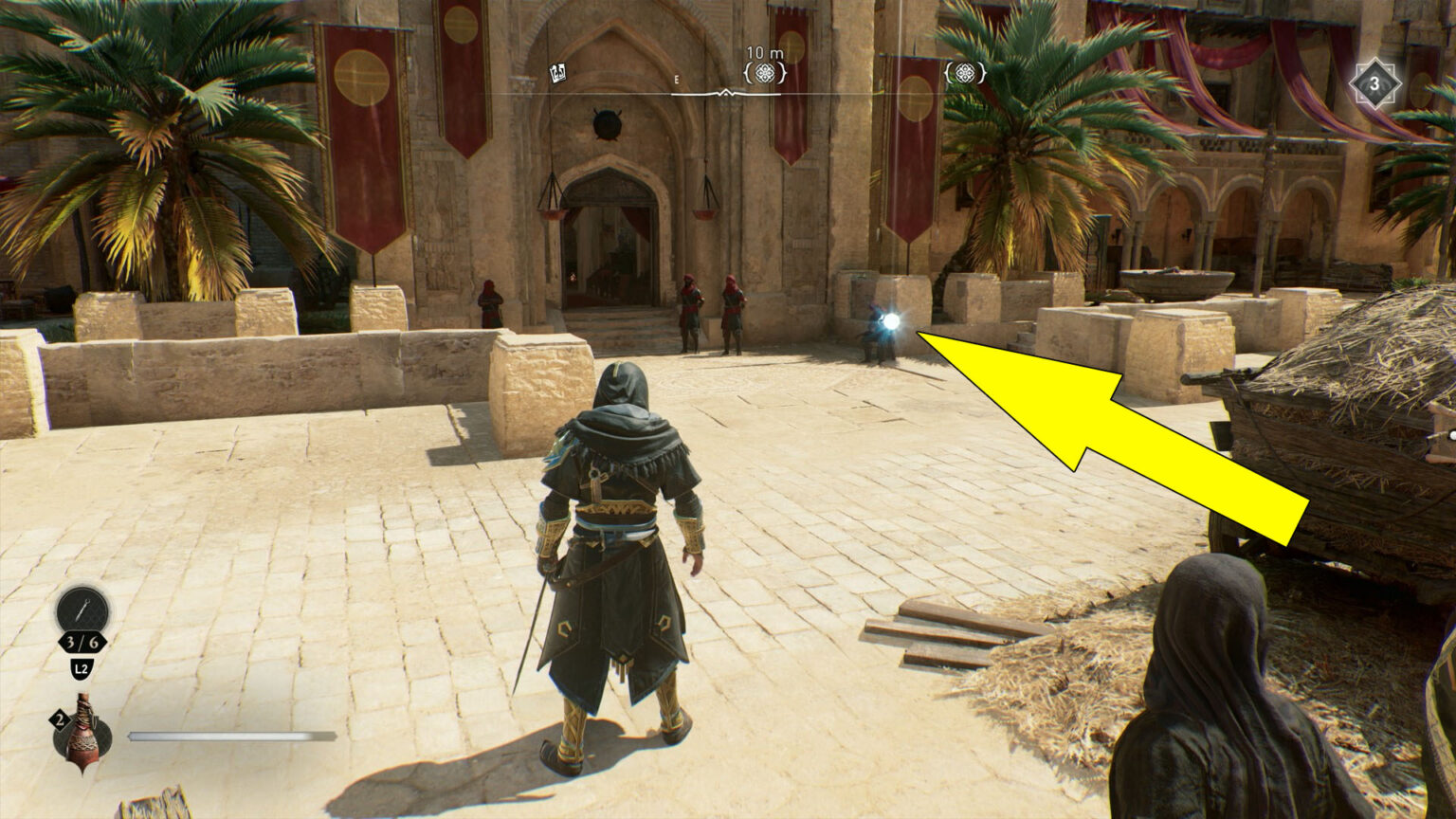
Task: Toggle the compass center chevron notch
Action: pos(727,93)
